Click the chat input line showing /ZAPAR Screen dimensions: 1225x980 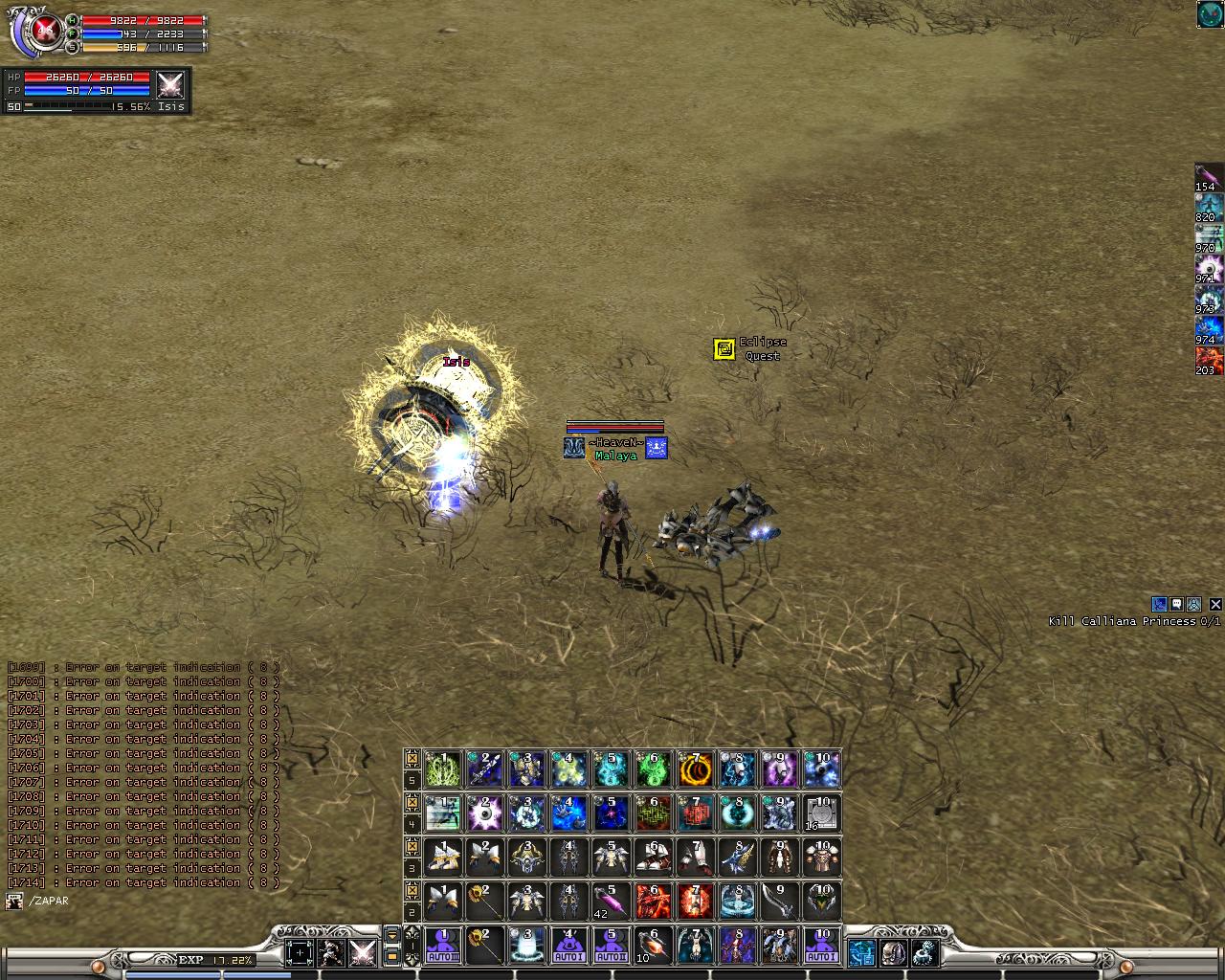point(48,901)
